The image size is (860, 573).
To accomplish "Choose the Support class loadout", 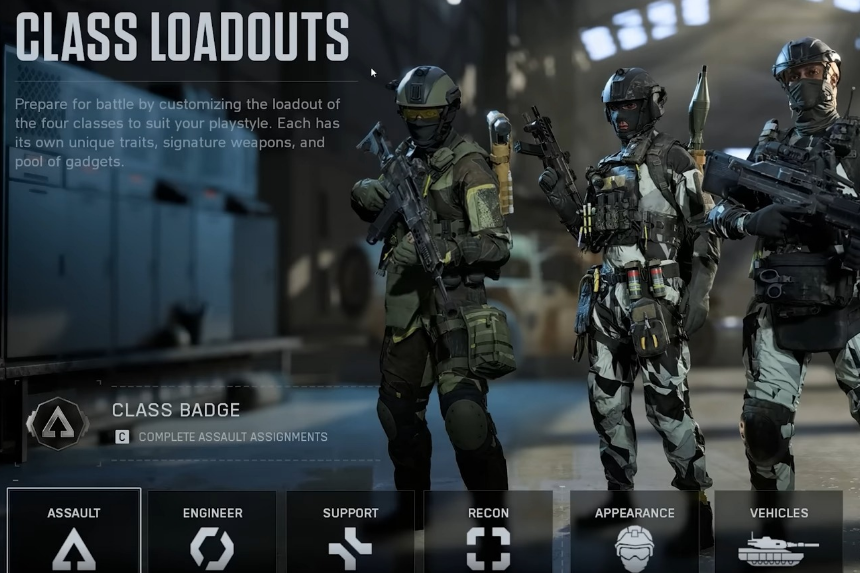I will click(350, 532).
